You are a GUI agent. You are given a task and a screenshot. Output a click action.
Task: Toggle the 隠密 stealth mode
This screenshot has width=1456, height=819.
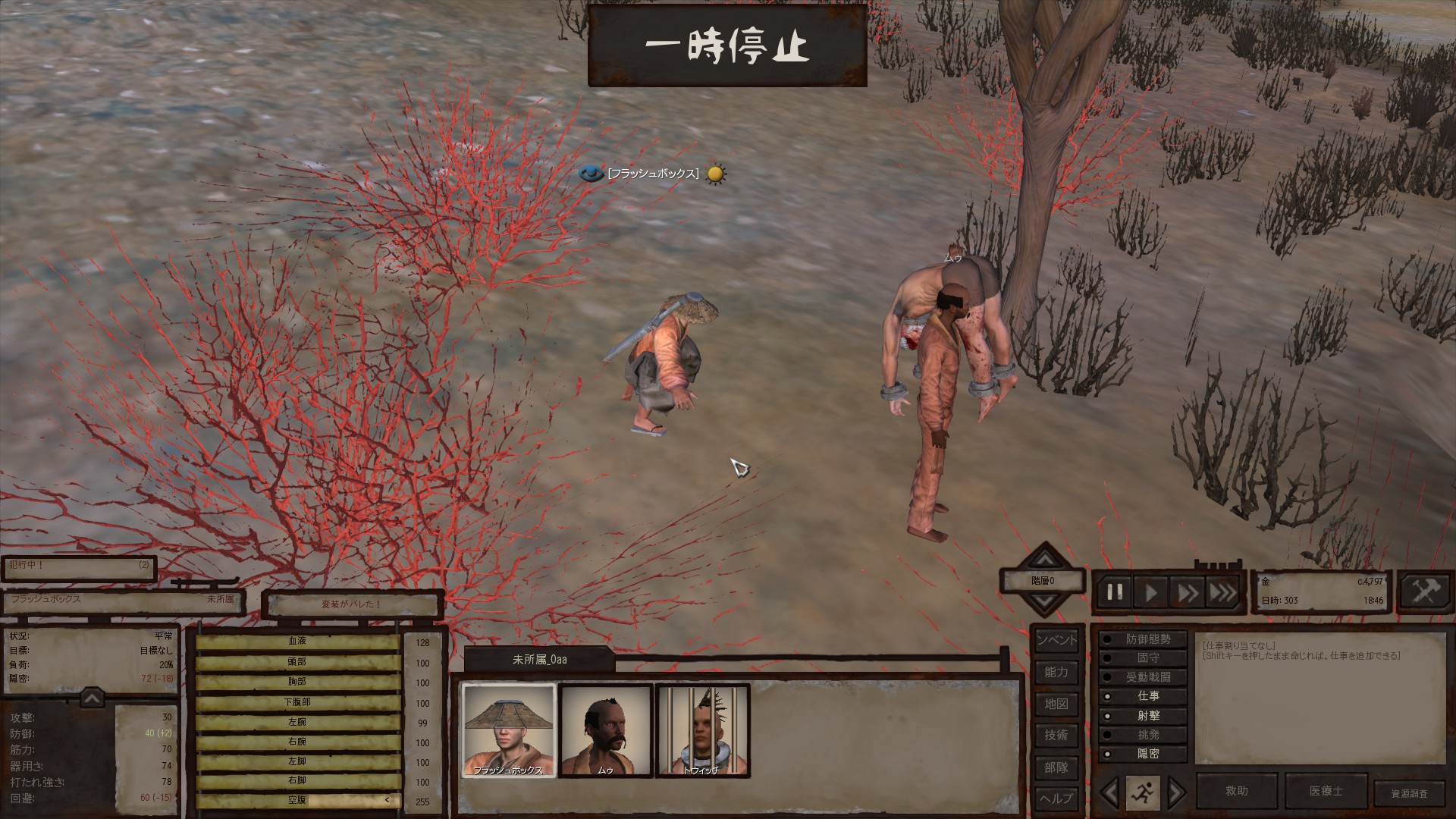pos(1144,754)
